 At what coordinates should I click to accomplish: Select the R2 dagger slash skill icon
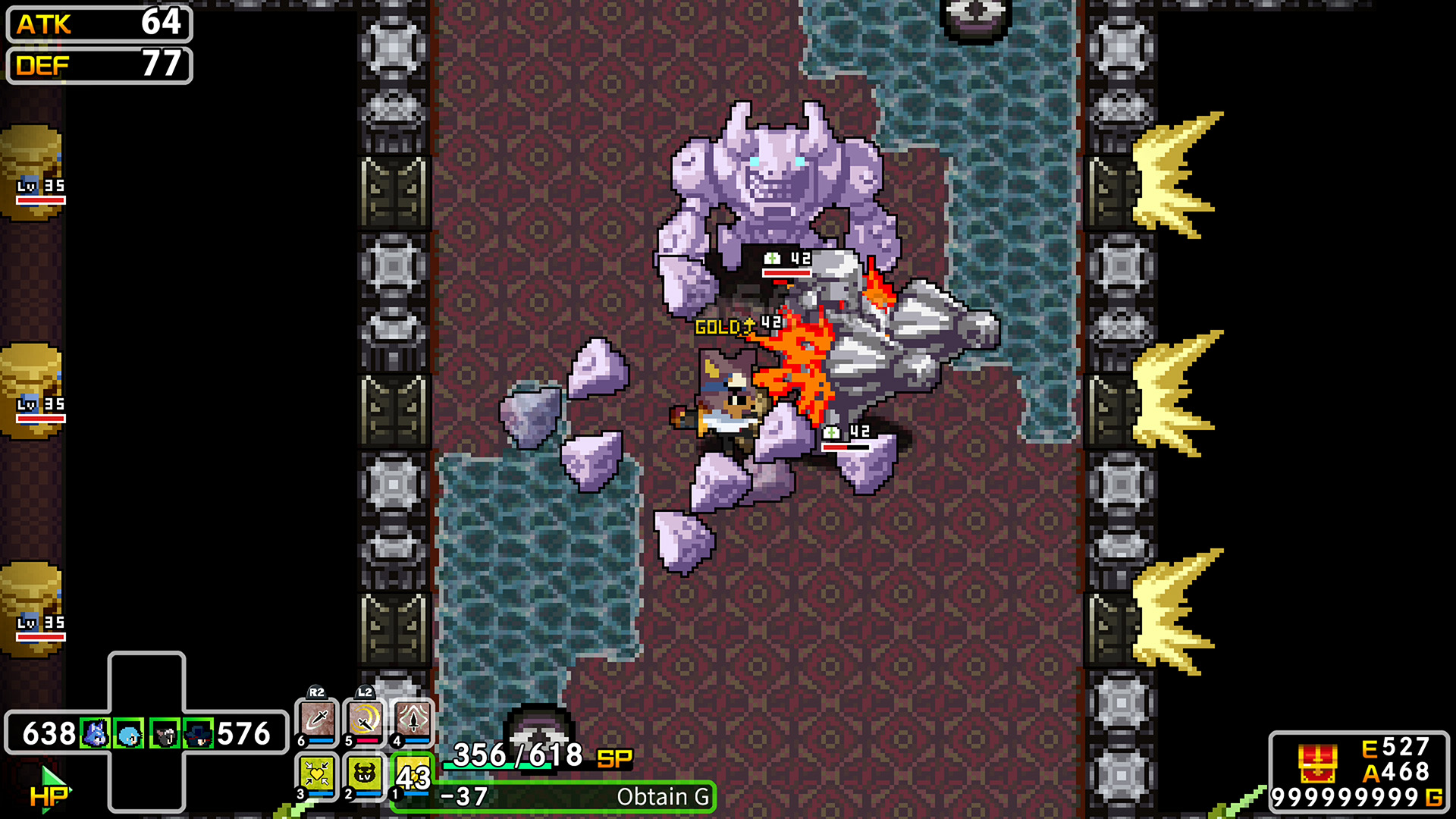[318, 718]
